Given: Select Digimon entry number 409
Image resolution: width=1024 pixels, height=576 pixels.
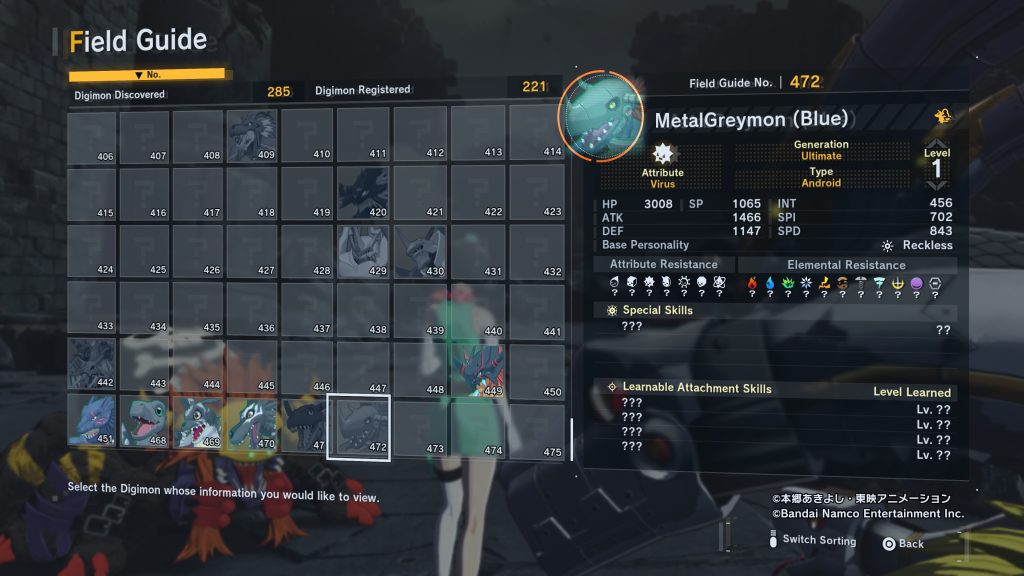Looking at the screenshot, I should click(x=252, y=136).
